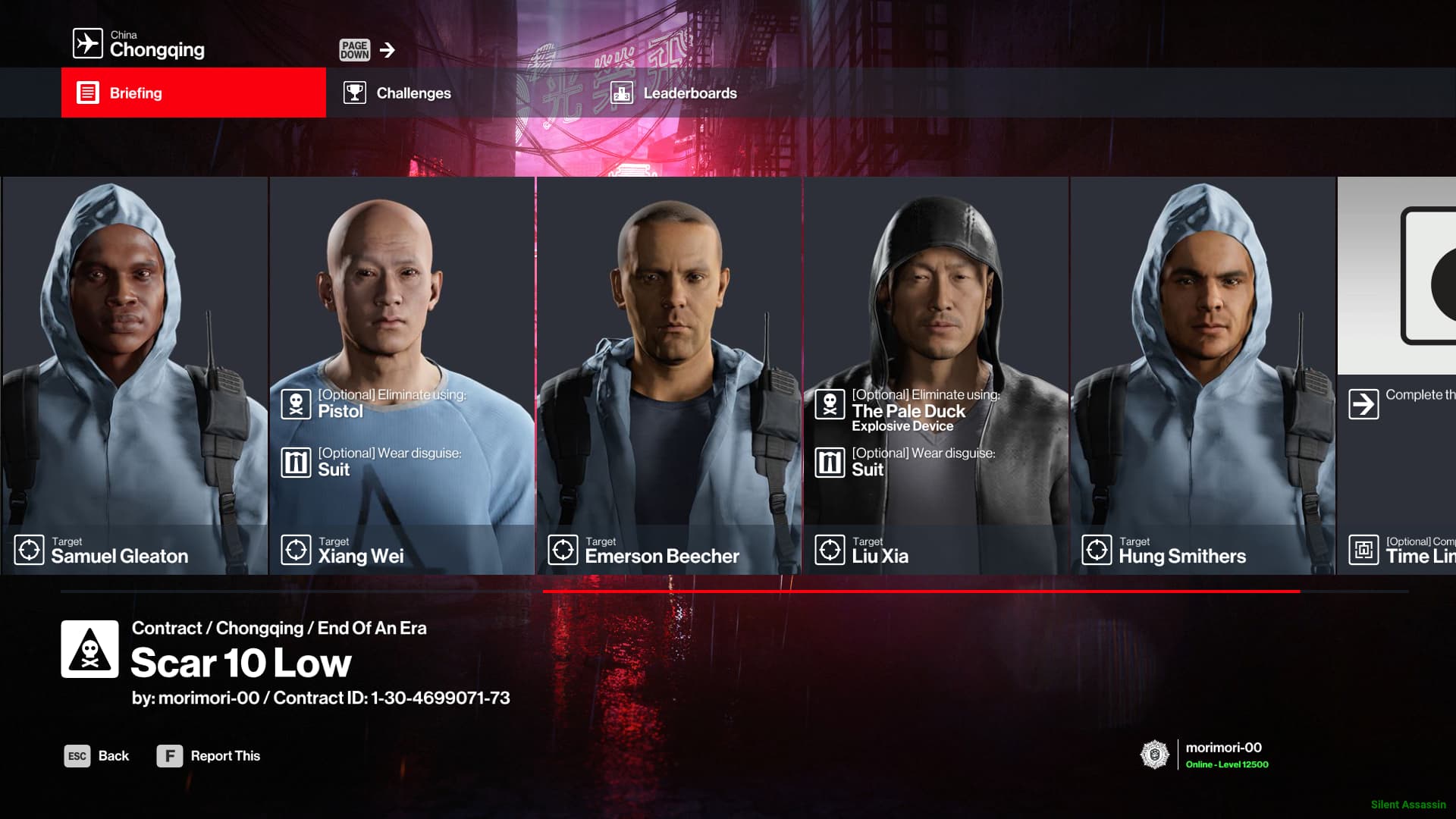Switch to the Briefing tab

coord(193,93)
